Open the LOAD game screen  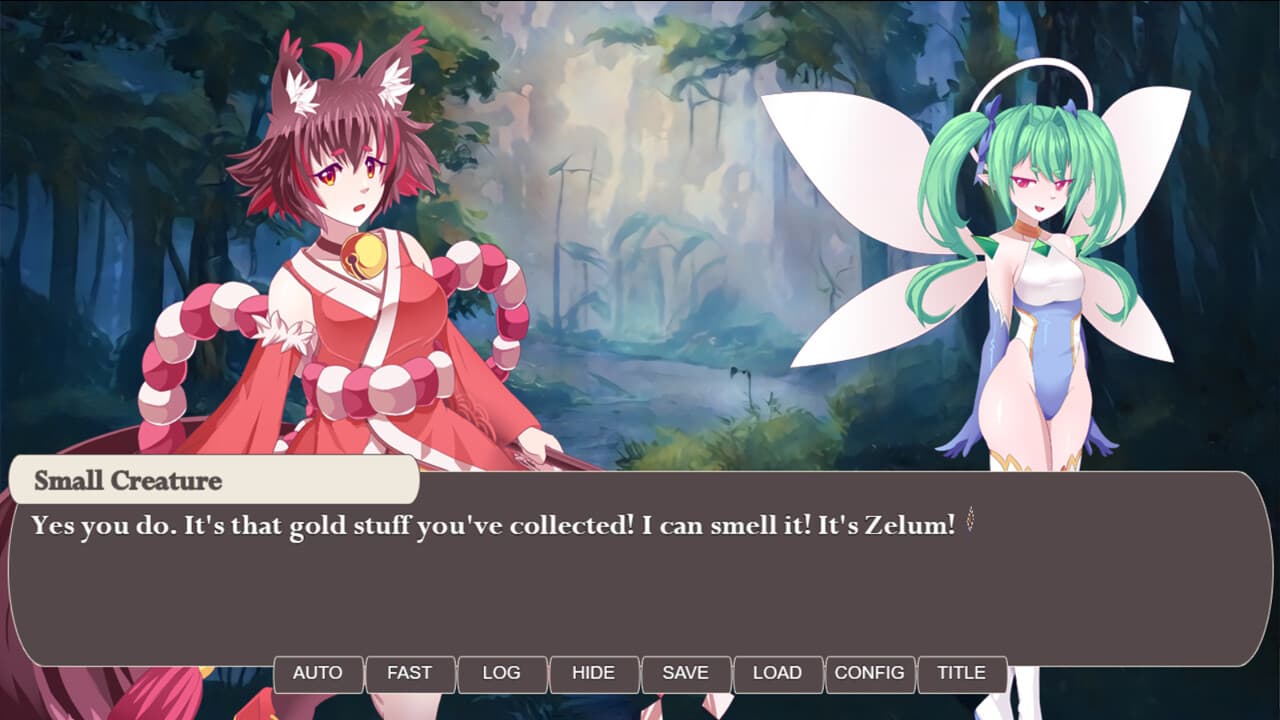click(778, 673)
